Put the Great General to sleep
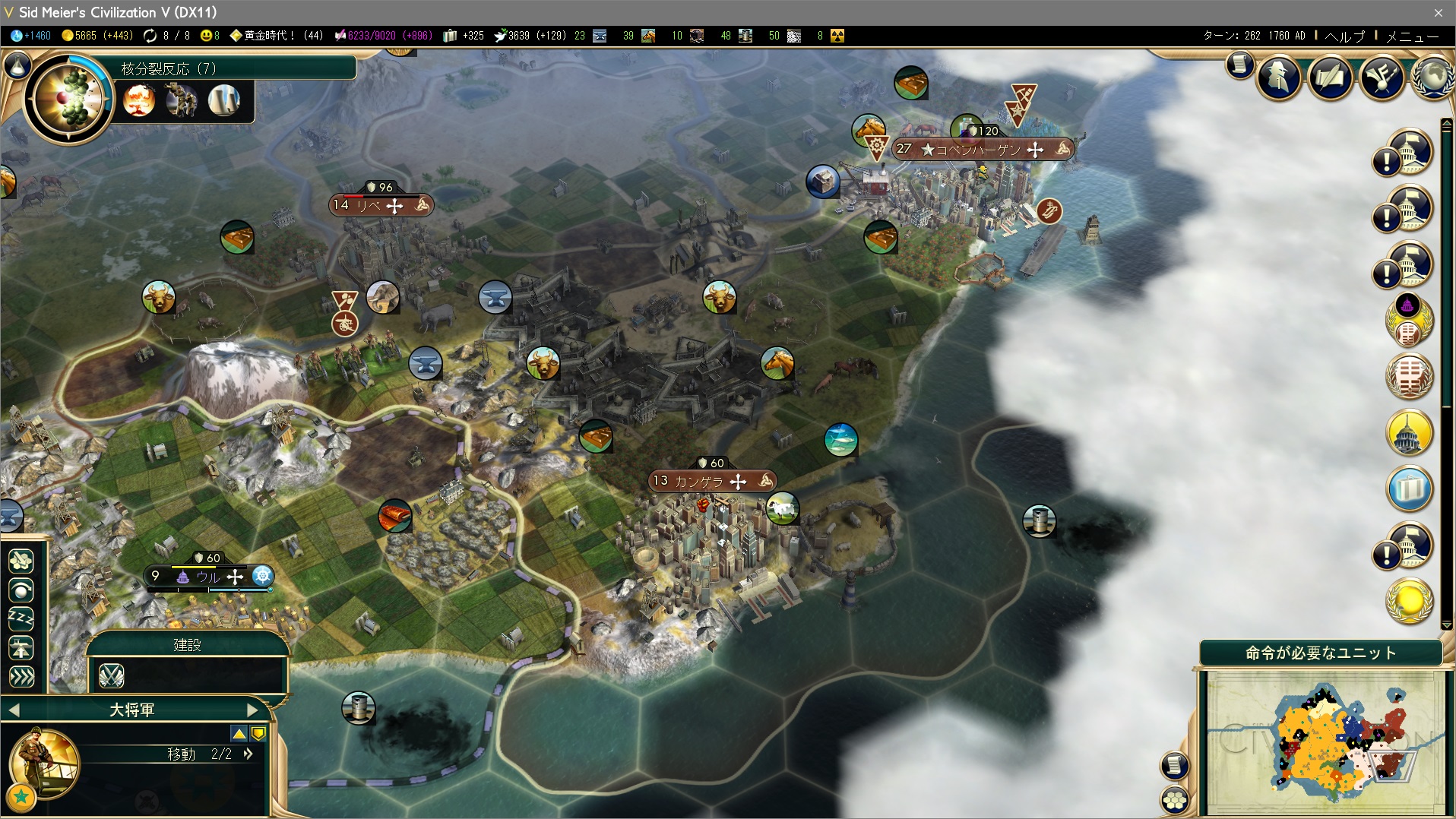The height and width of the screenshot is (819, 1456). (x=21, y=618)
